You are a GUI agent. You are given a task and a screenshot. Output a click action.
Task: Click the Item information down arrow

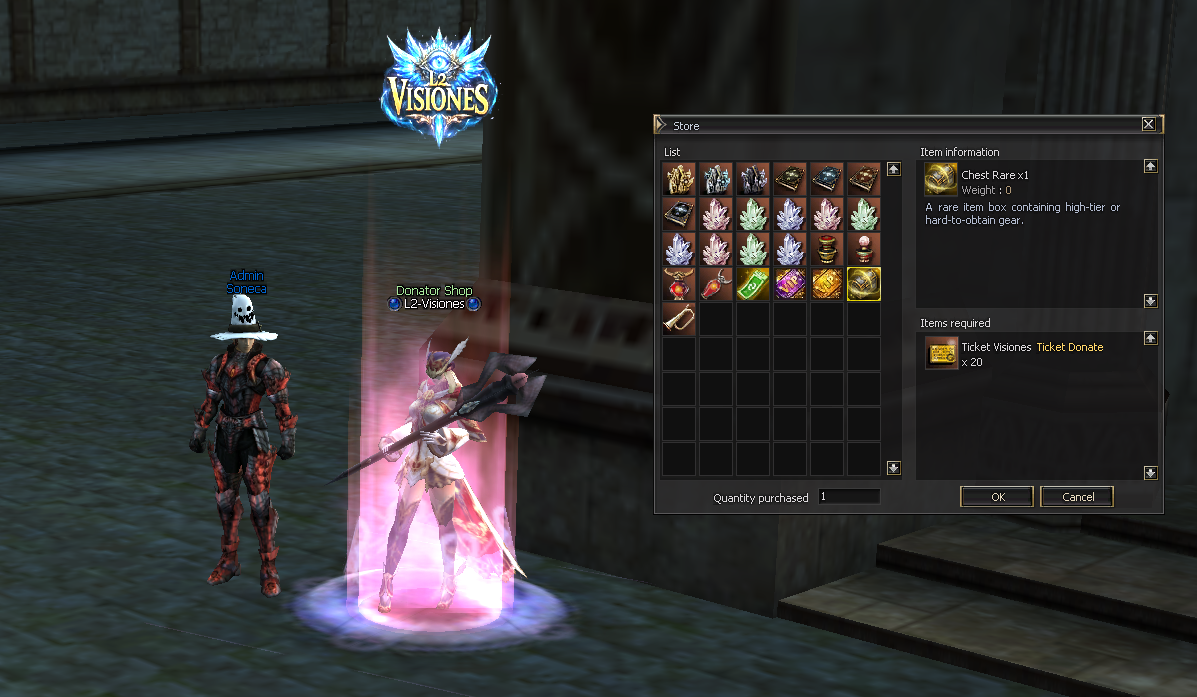tap(1151, 301)
